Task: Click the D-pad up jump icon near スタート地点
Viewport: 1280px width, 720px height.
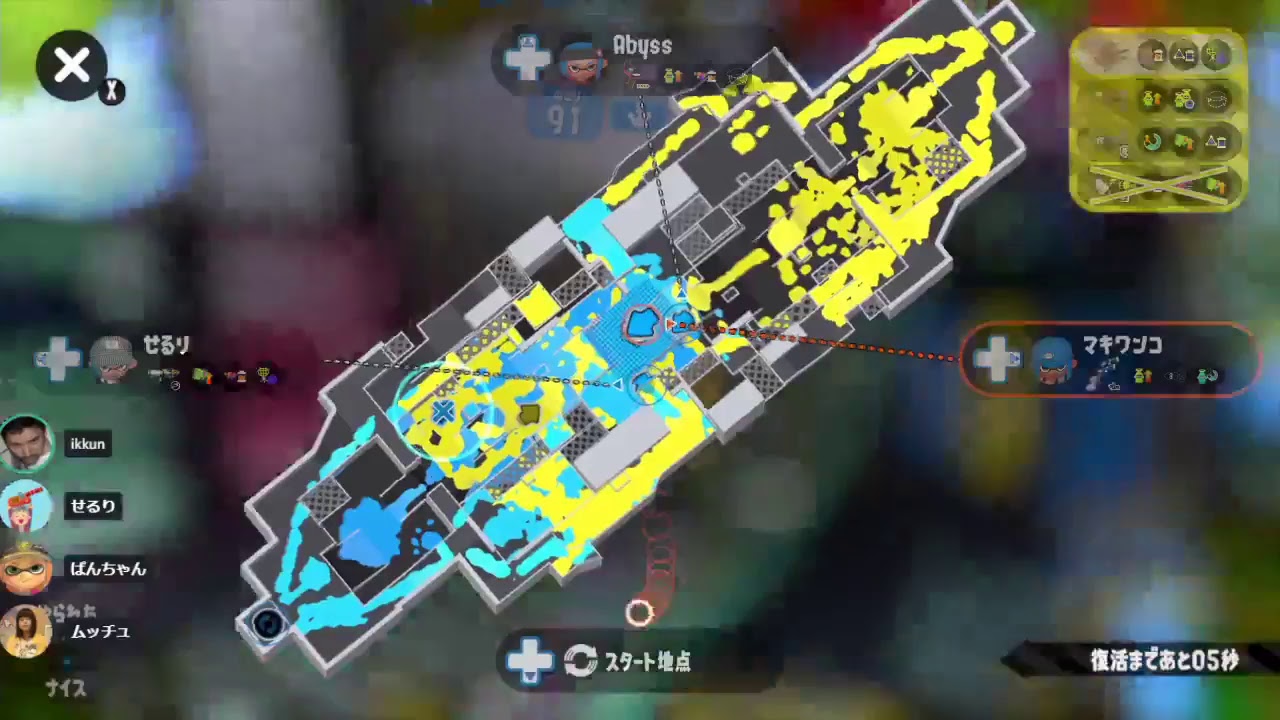Action: click(x=531, y=661)
